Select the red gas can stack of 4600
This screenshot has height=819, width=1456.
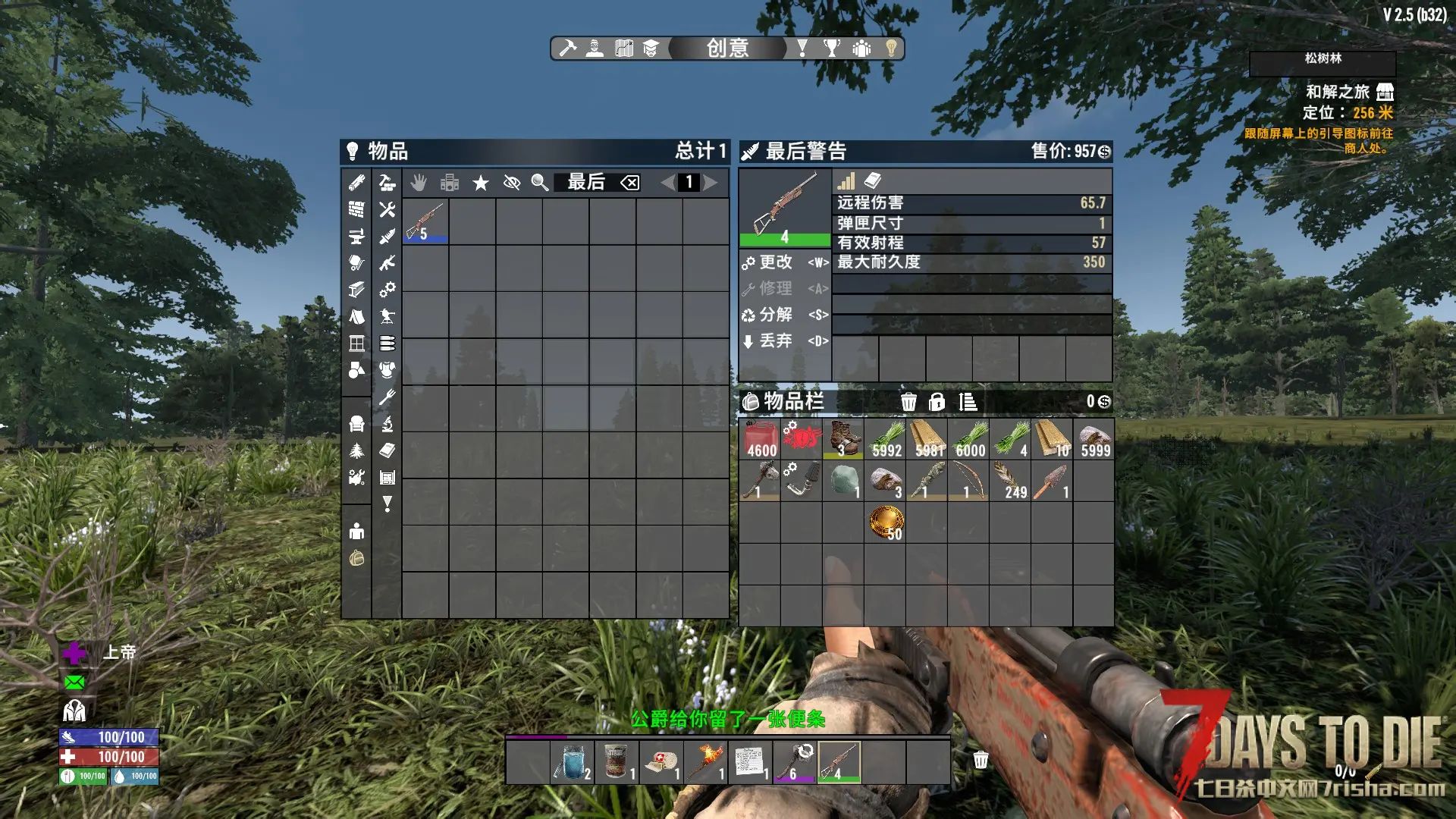click(761, 439)
